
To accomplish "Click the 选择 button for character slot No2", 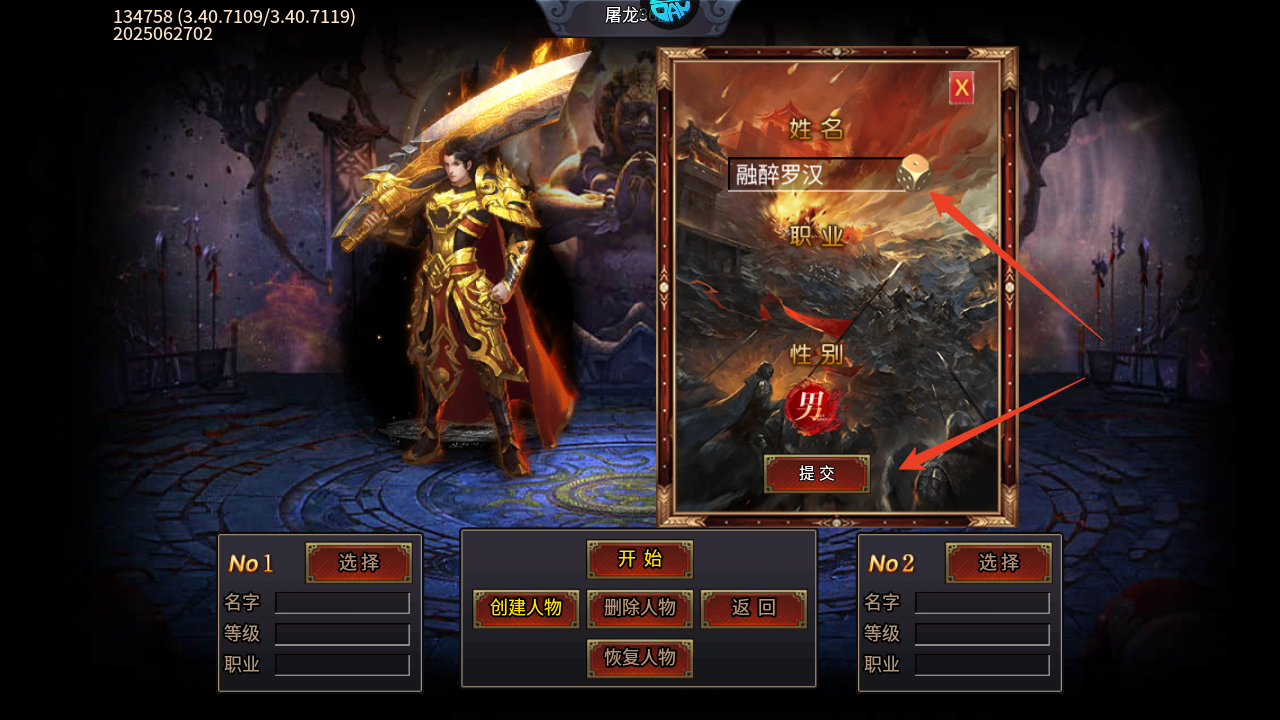I will tap(997, 562).
